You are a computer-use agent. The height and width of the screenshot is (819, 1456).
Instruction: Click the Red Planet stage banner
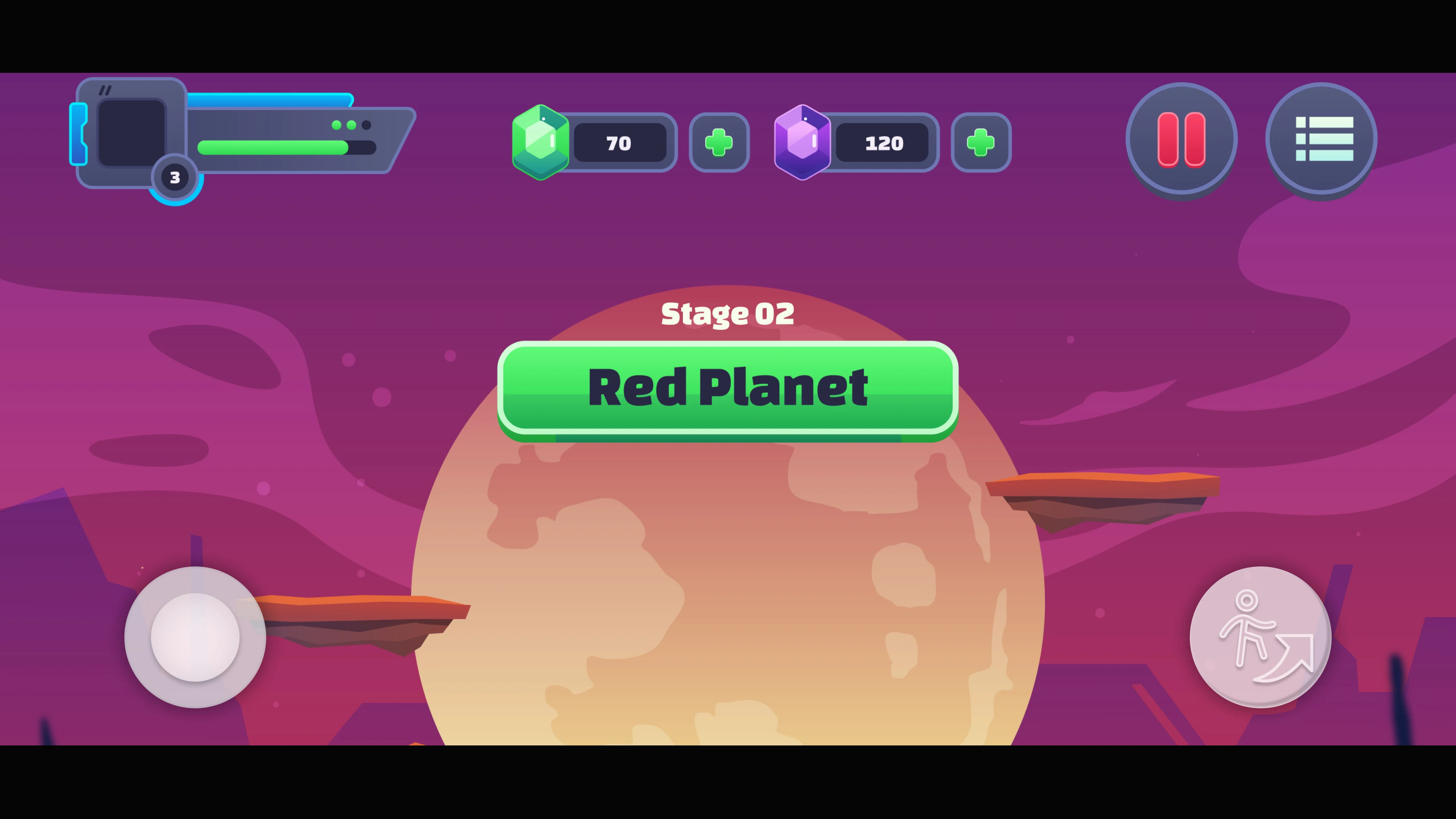pos(728,387)
